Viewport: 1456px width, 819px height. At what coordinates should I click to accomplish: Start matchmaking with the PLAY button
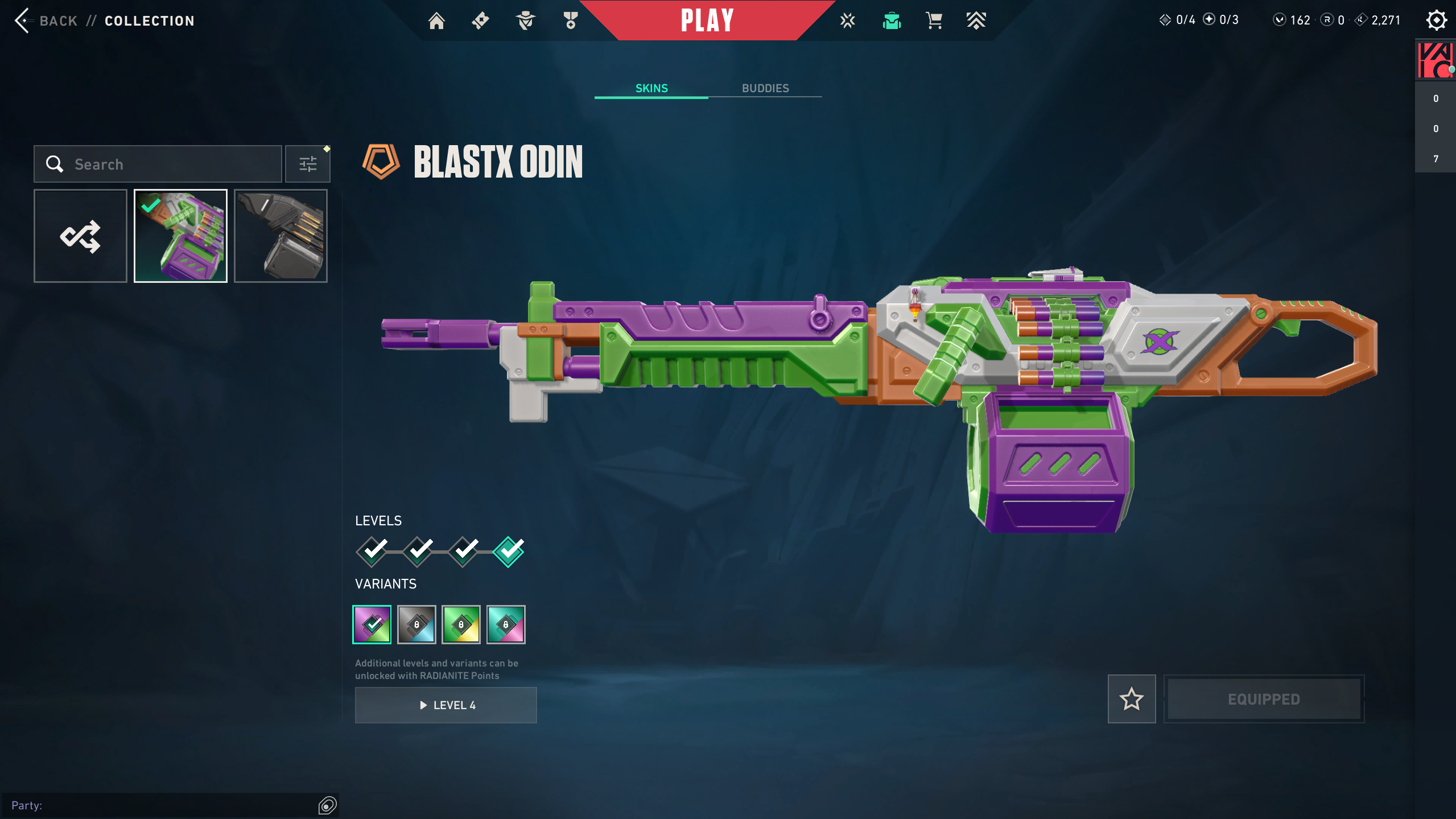[x=707, y=20]
